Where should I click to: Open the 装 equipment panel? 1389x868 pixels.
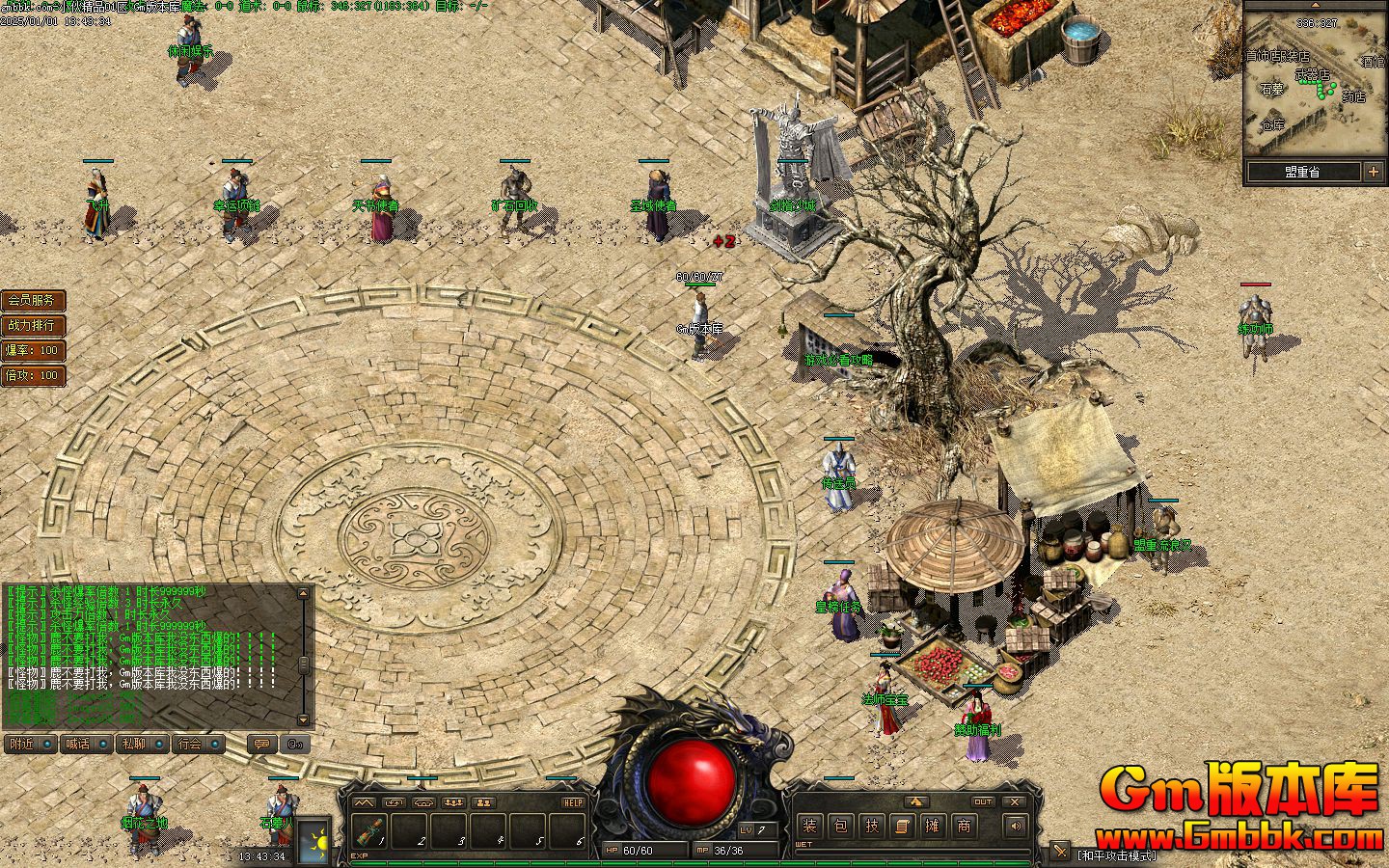point(809,826)
